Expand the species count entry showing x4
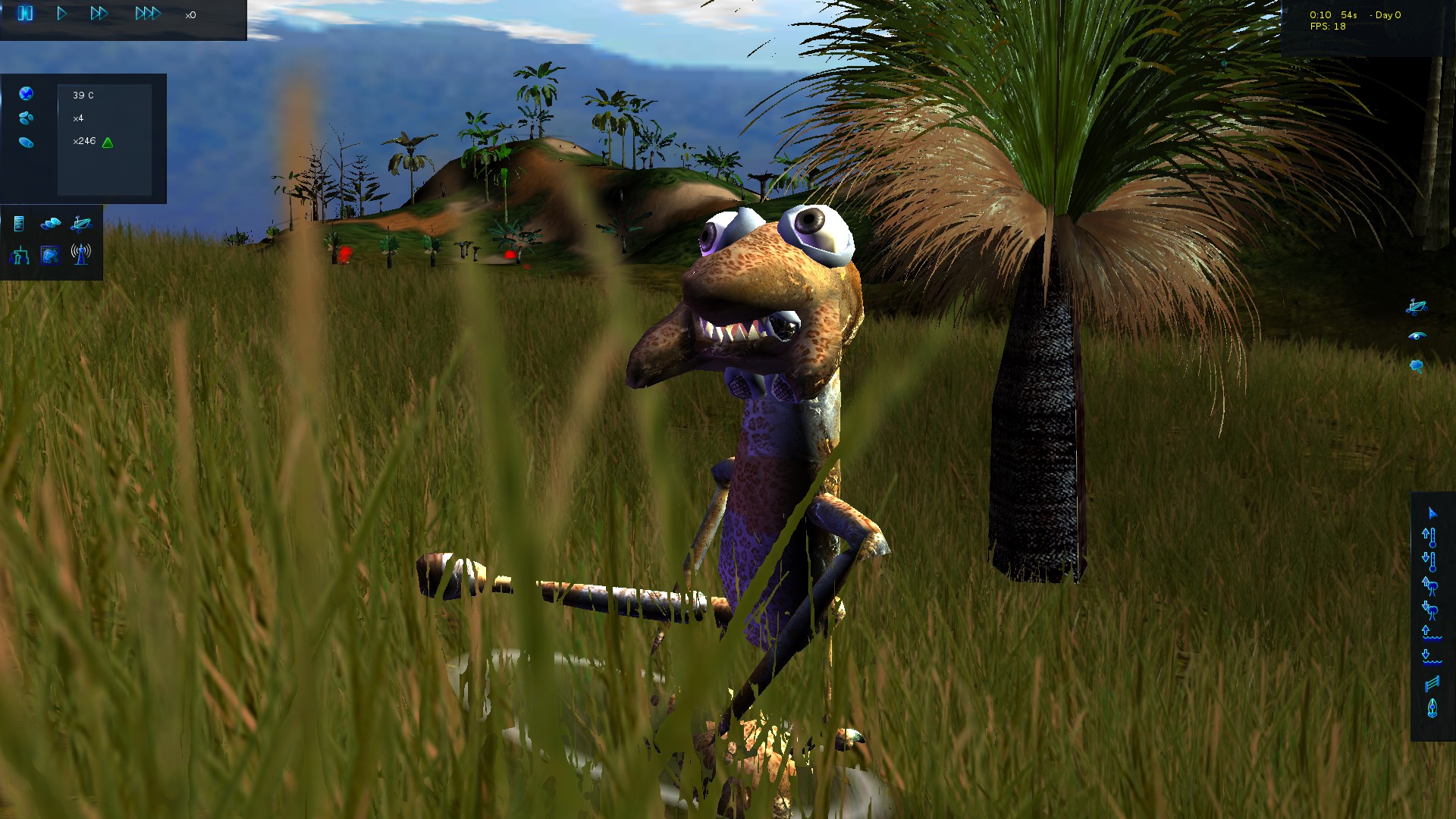Image resolution: width=1456 pixels, height=819 pixels. tap(77, 118)
